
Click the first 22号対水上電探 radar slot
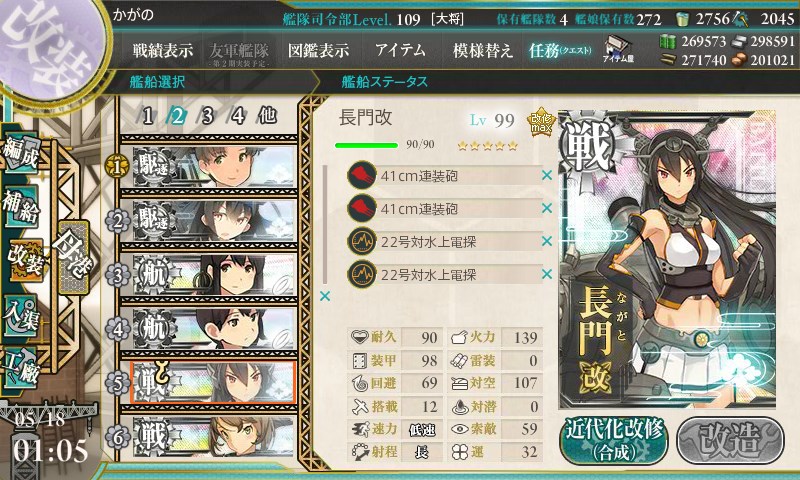tap(444, 242)
